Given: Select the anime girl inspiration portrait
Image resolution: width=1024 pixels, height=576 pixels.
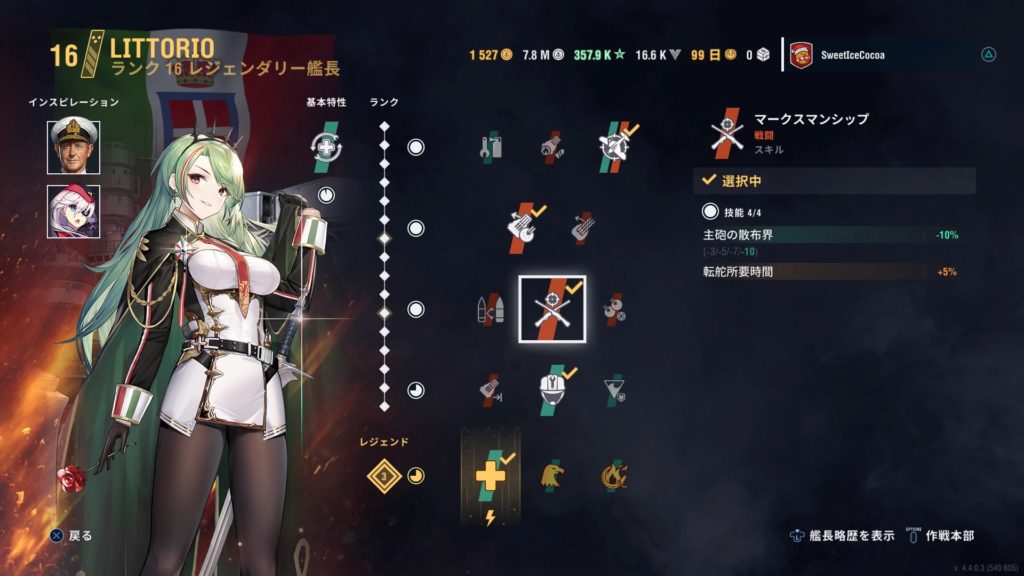Looking at the screenshot, I should coord(74,212).
